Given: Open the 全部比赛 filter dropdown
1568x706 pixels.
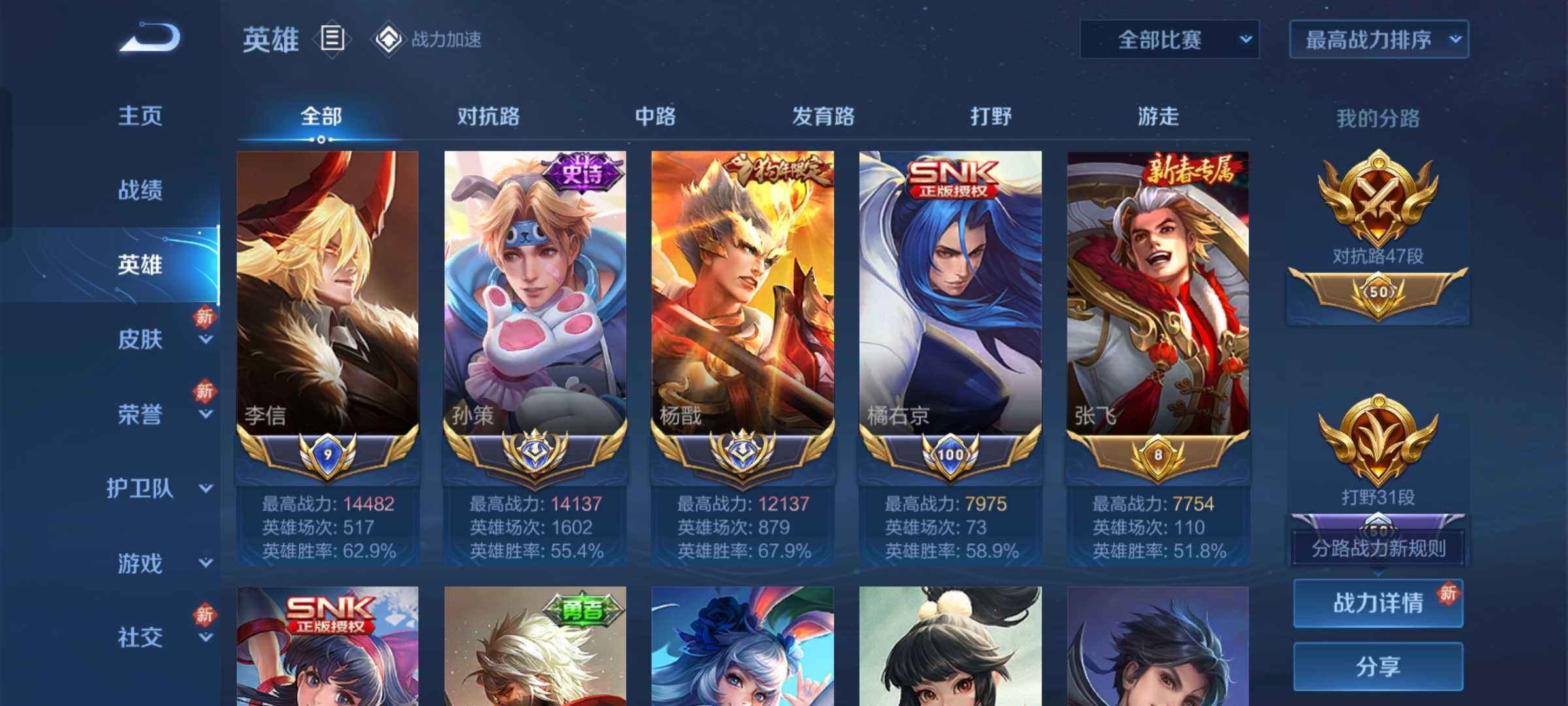Looking at the screenshot, I should [1168, 39].
